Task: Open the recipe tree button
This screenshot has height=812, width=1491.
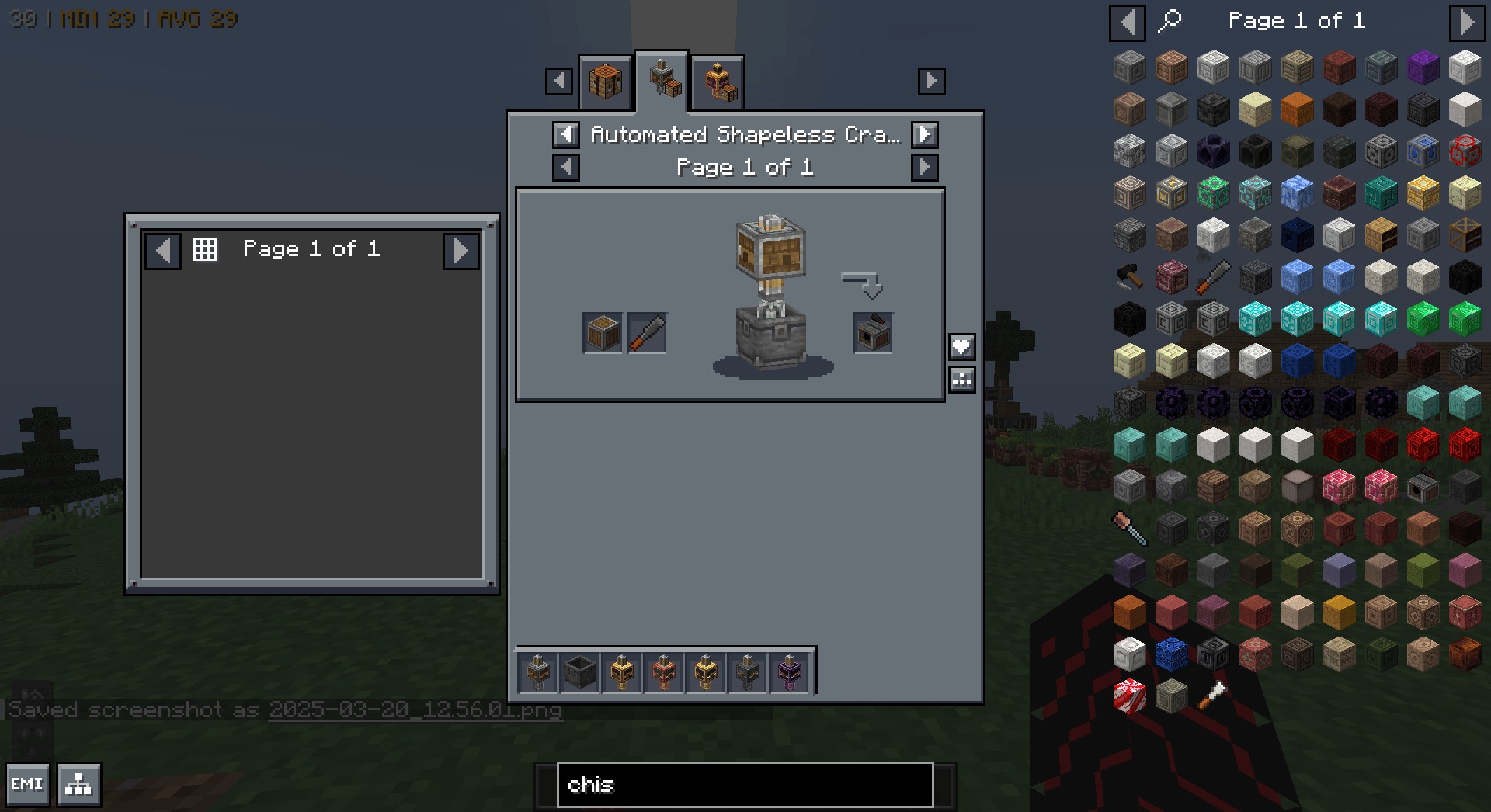Action: [78, 785]
